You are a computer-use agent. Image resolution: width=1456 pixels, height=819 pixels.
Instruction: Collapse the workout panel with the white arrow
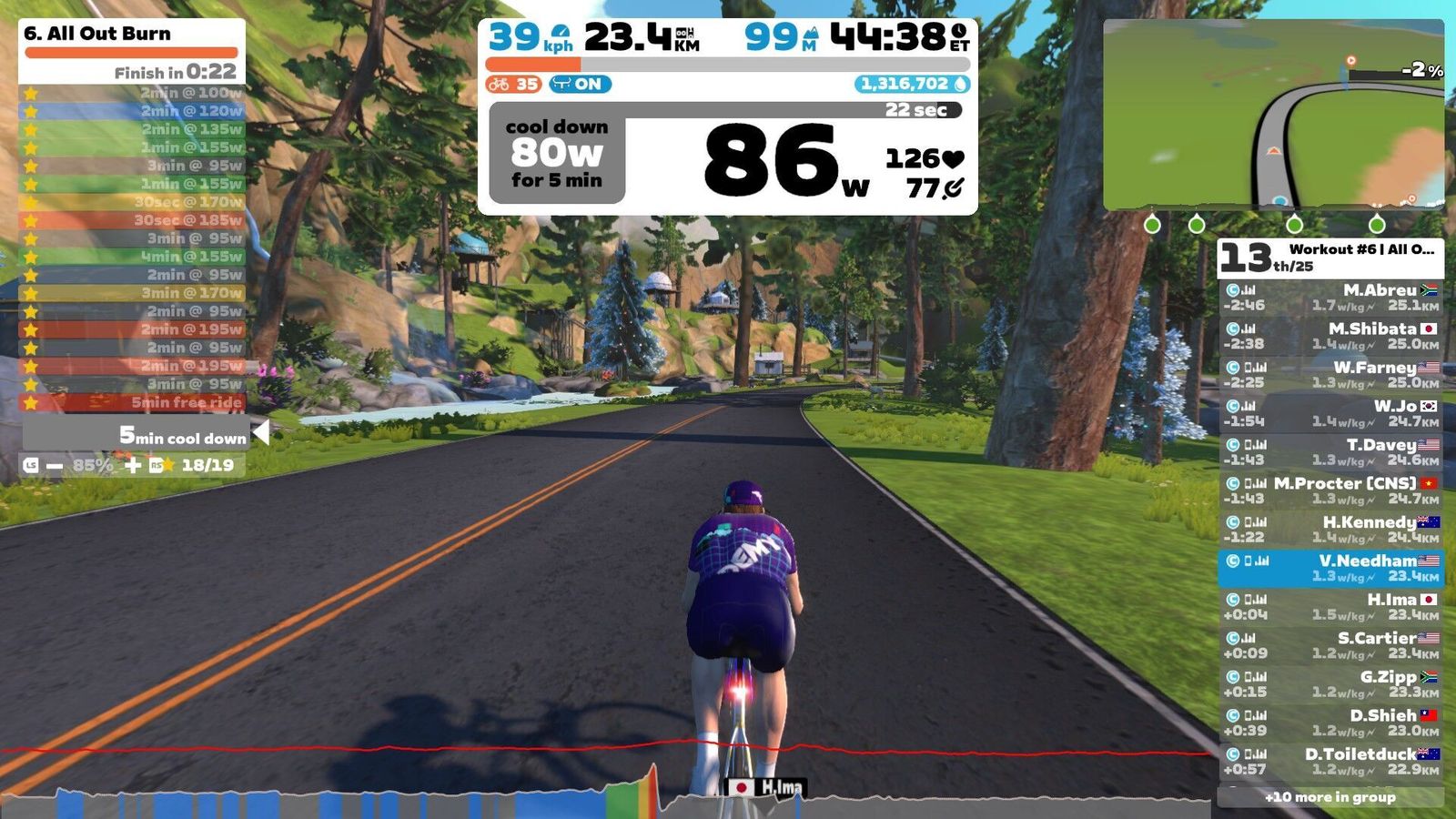point(261,433)
